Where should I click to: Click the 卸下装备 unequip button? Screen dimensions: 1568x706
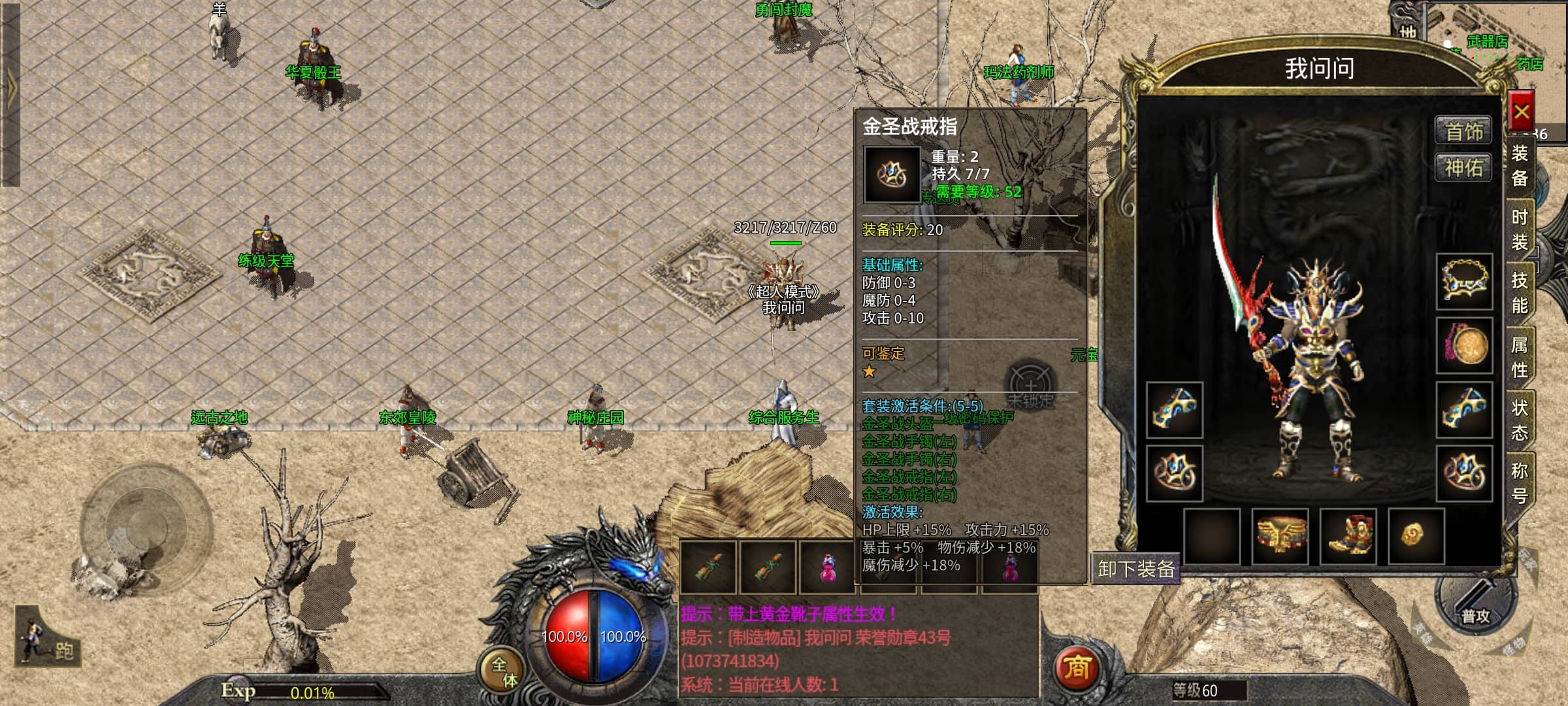click(1135, 569)
